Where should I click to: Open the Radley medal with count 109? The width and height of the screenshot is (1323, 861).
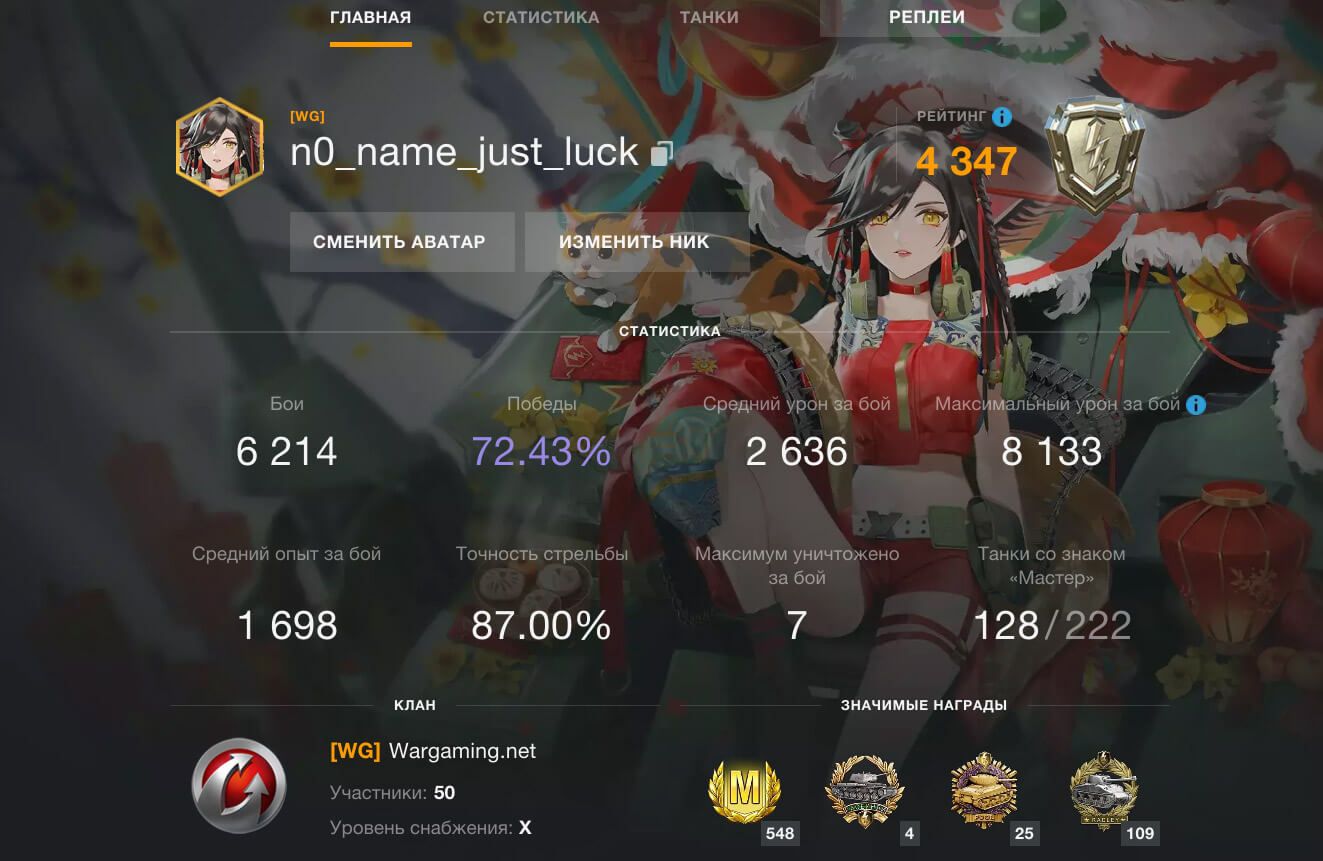1103,794
